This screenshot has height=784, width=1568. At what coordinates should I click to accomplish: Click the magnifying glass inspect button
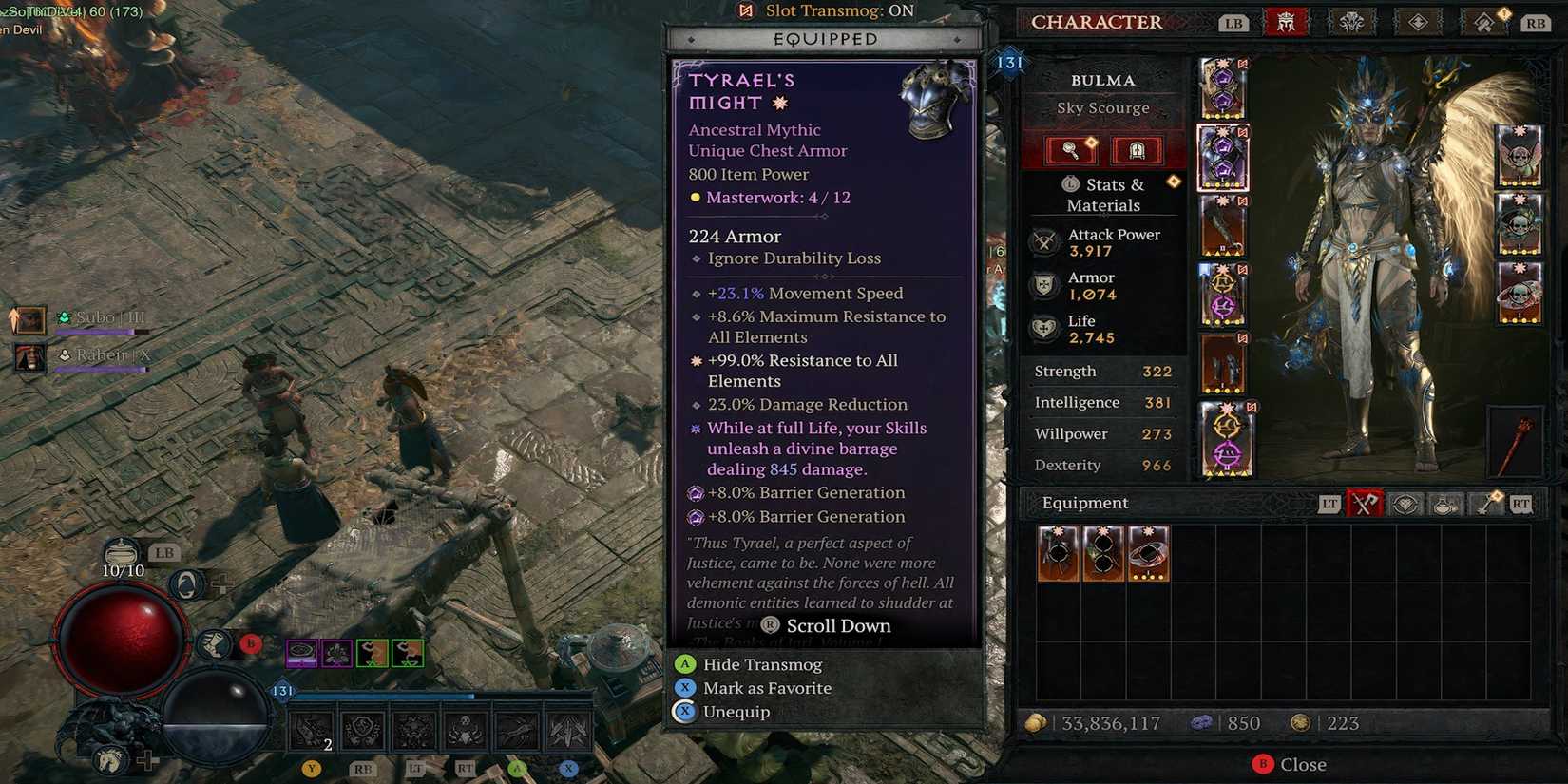click(x=1071, y=150)
